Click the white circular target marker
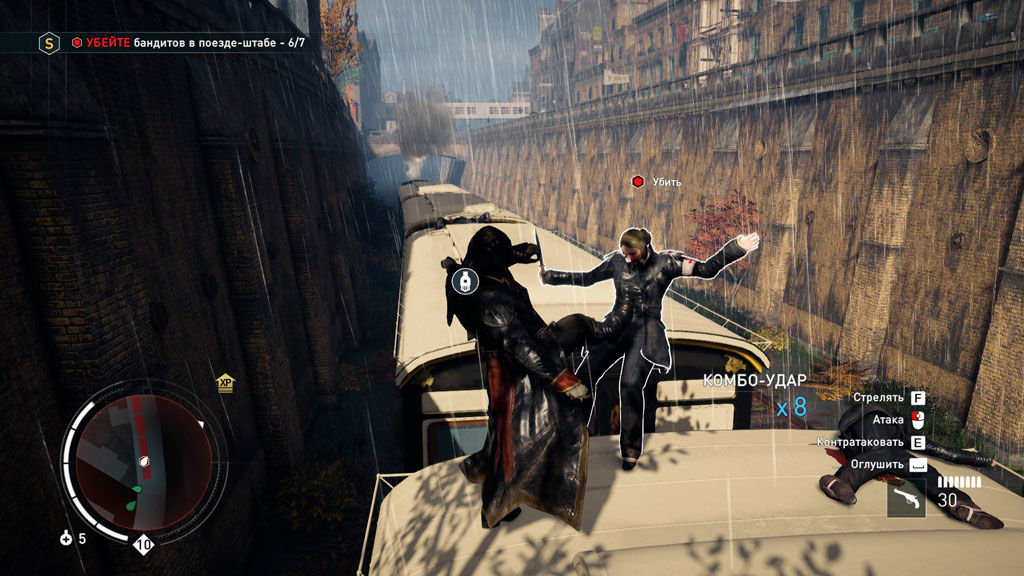This screenshot has width=1024, height=576. pyautogui.click(x=462, y=280)
